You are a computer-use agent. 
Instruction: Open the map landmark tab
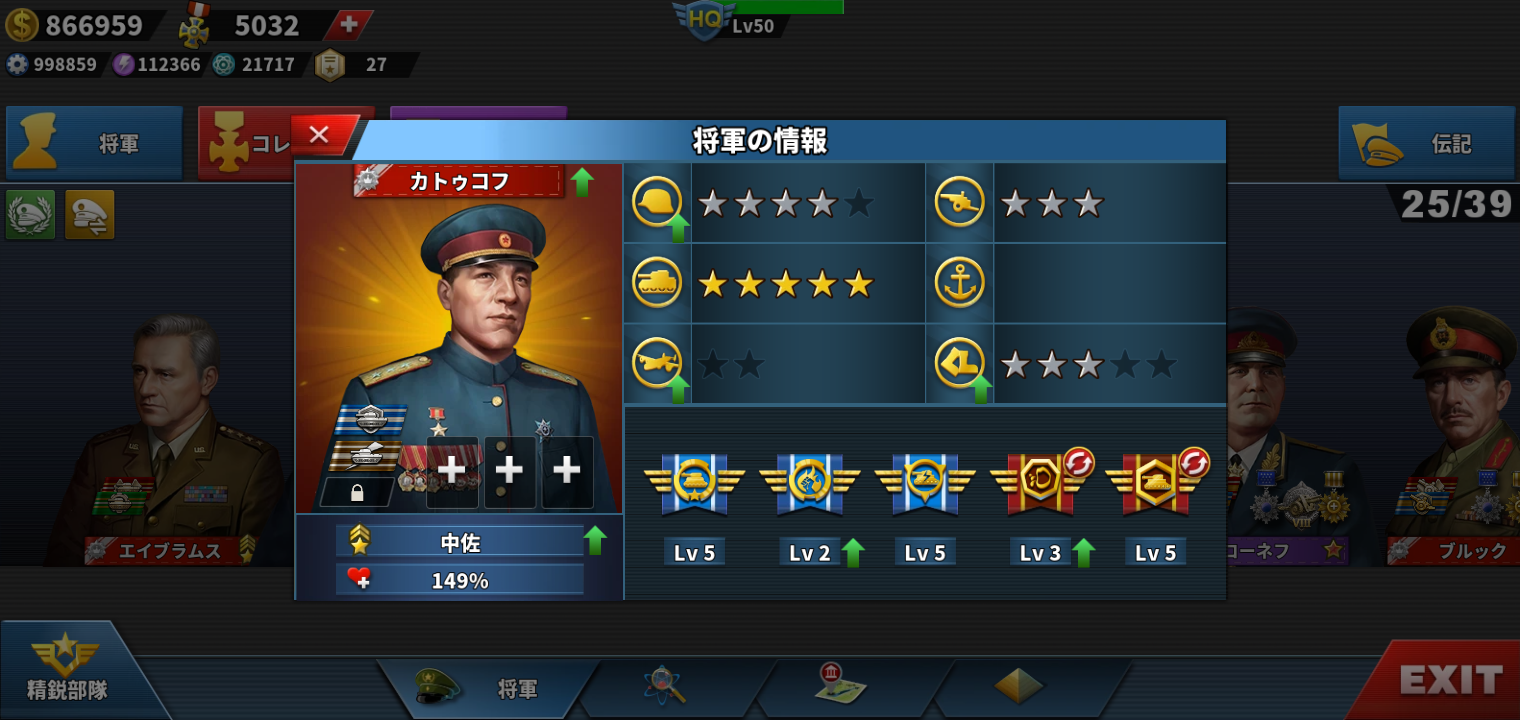tap(840, 686)
